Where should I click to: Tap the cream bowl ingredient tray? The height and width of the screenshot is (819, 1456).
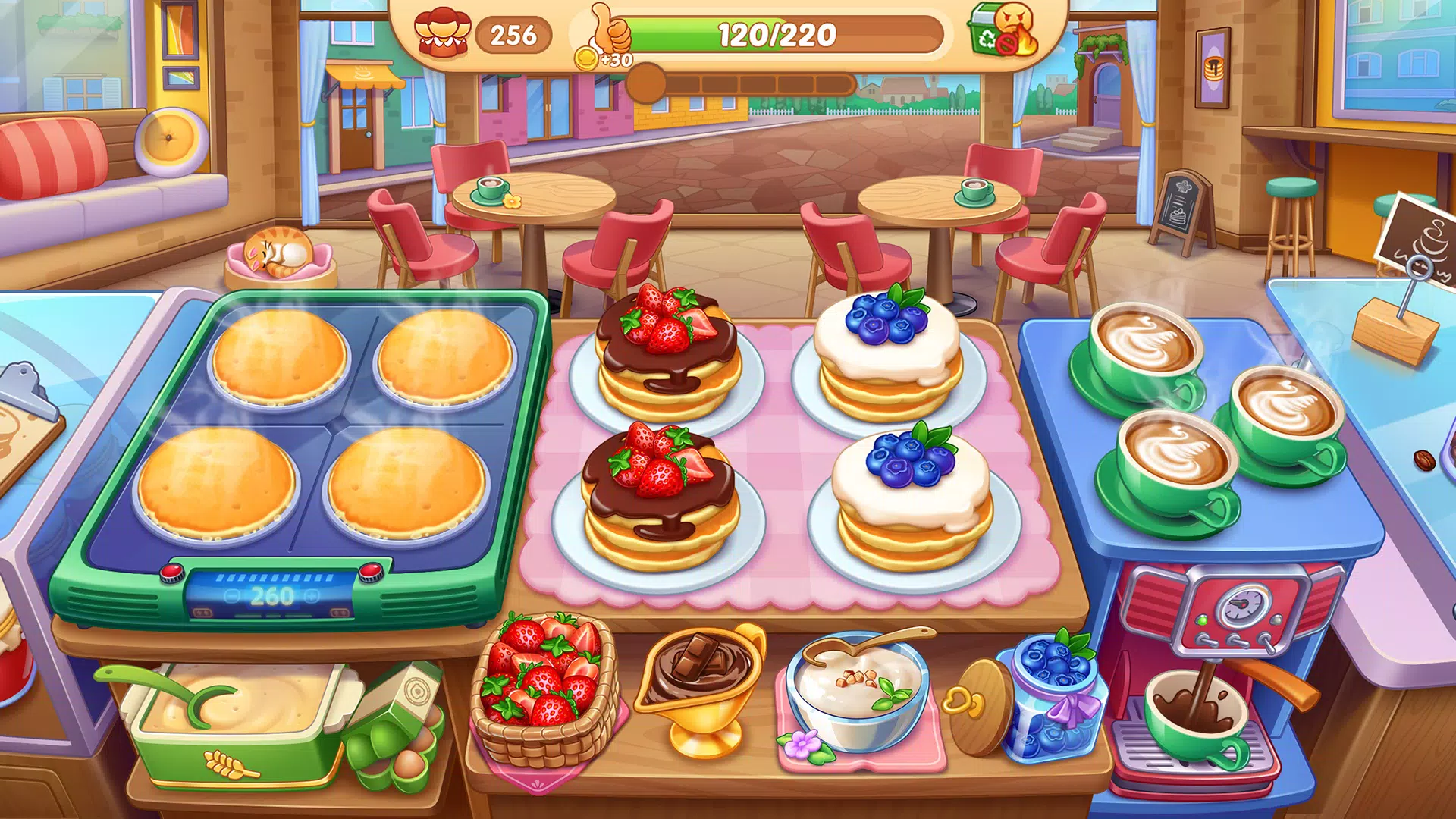pyautogui.click(x=857, y=694)
